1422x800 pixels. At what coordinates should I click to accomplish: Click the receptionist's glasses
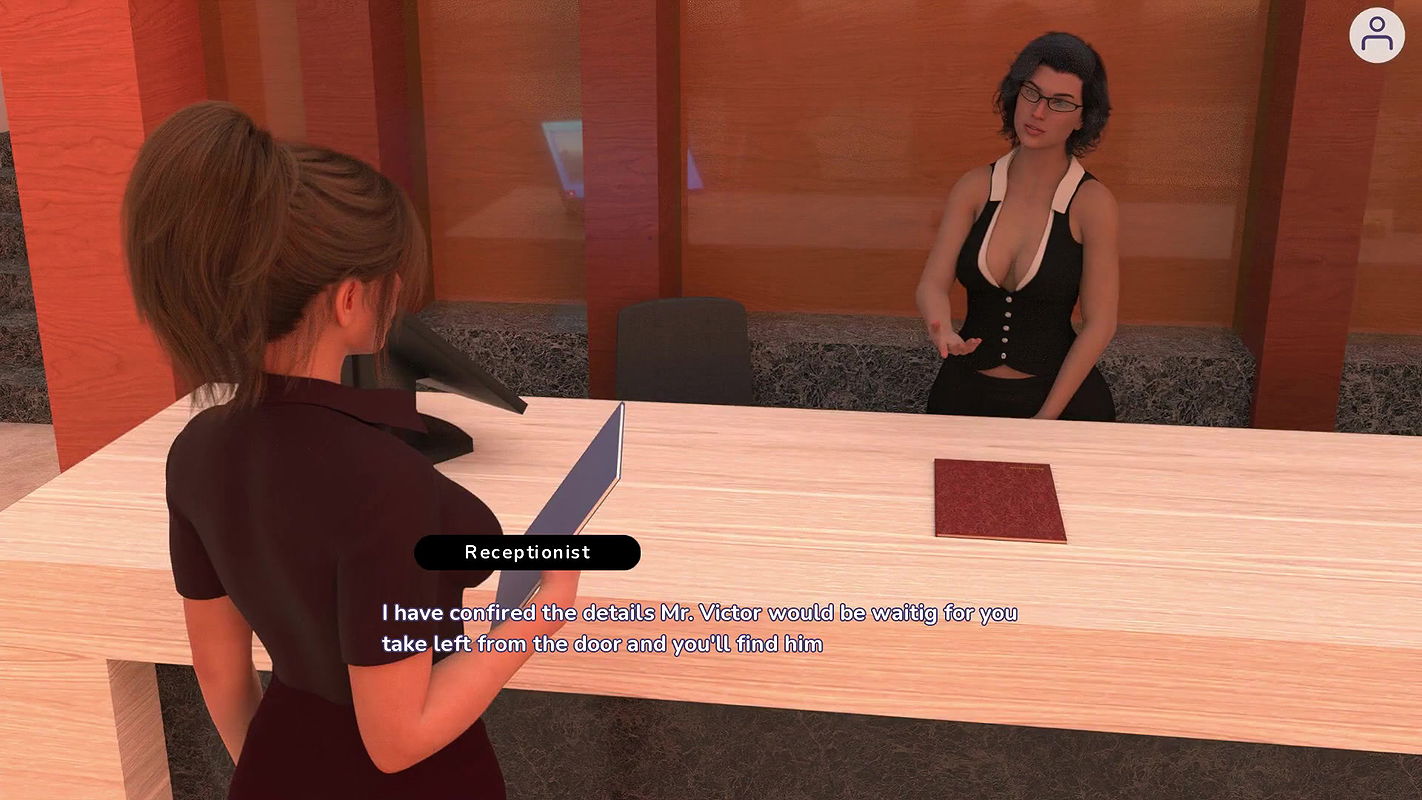1048,100
